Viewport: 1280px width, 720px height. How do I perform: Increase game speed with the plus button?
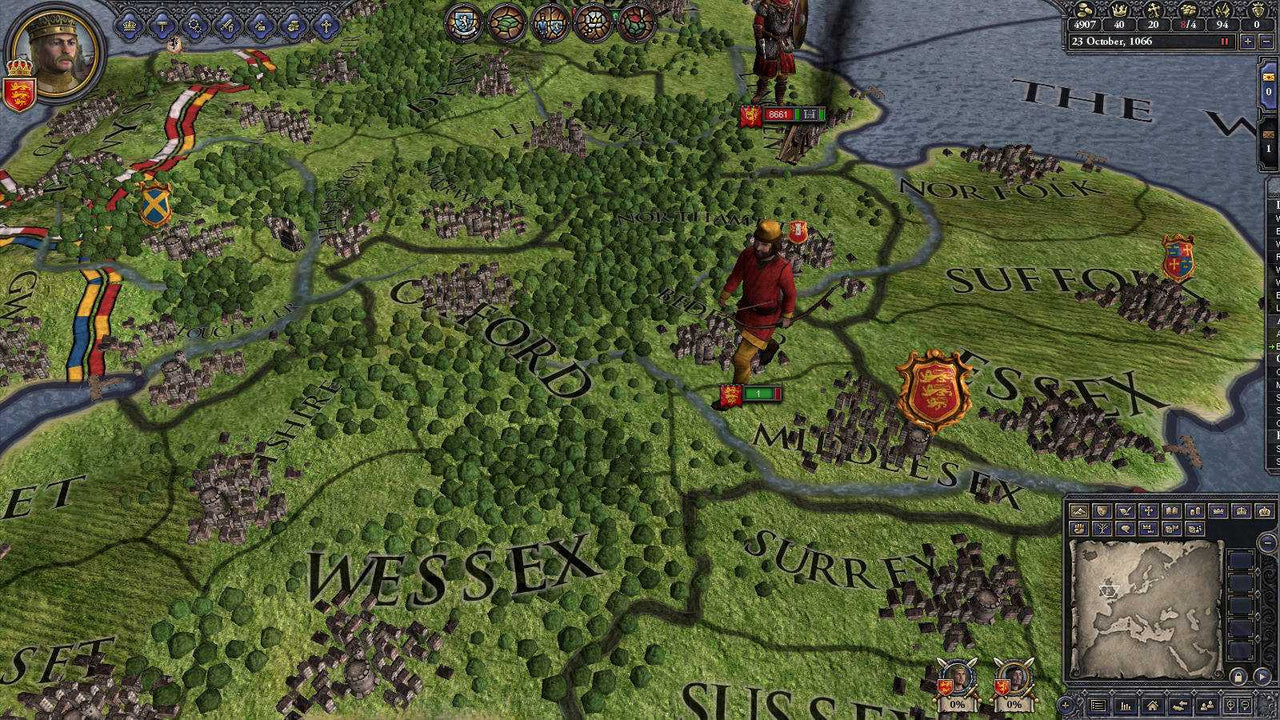[1249, 41]
